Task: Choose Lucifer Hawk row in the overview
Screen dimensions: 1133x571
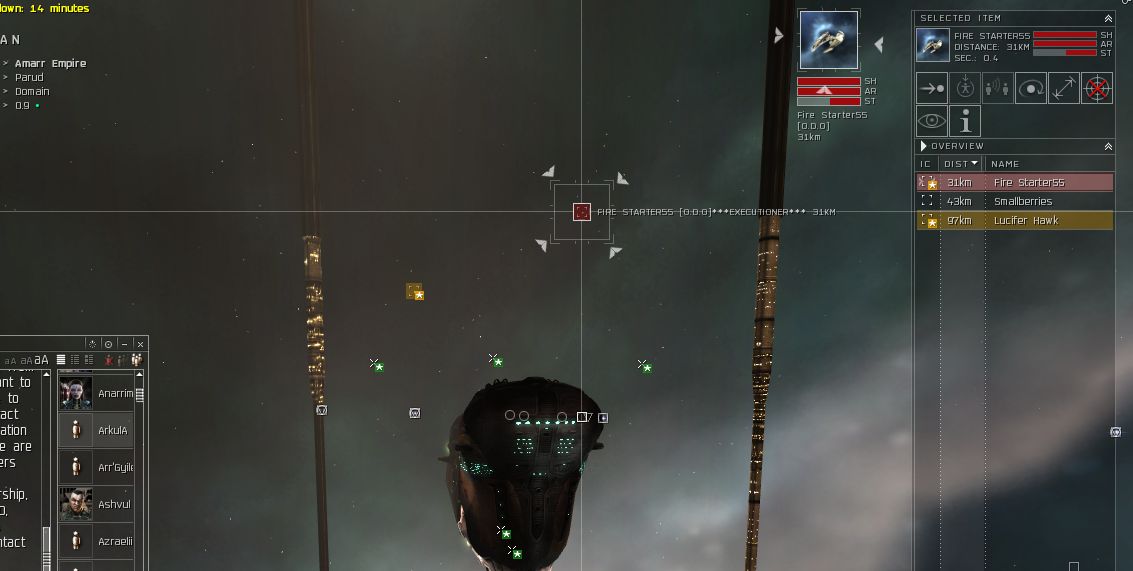Action: click(x=1025, y=221)
